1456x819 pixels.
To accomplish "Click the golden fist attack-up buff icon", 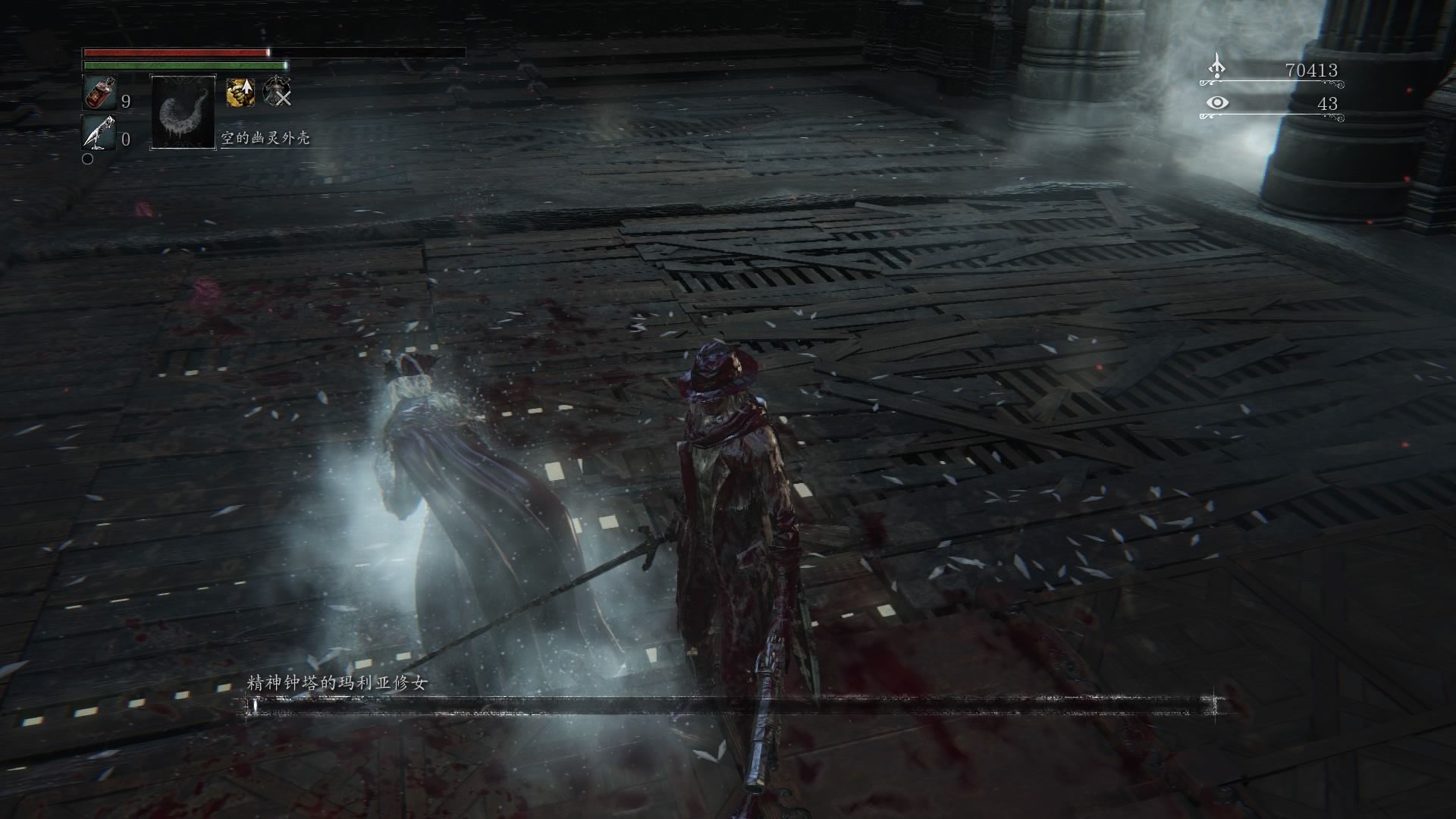I will (240, 92).
